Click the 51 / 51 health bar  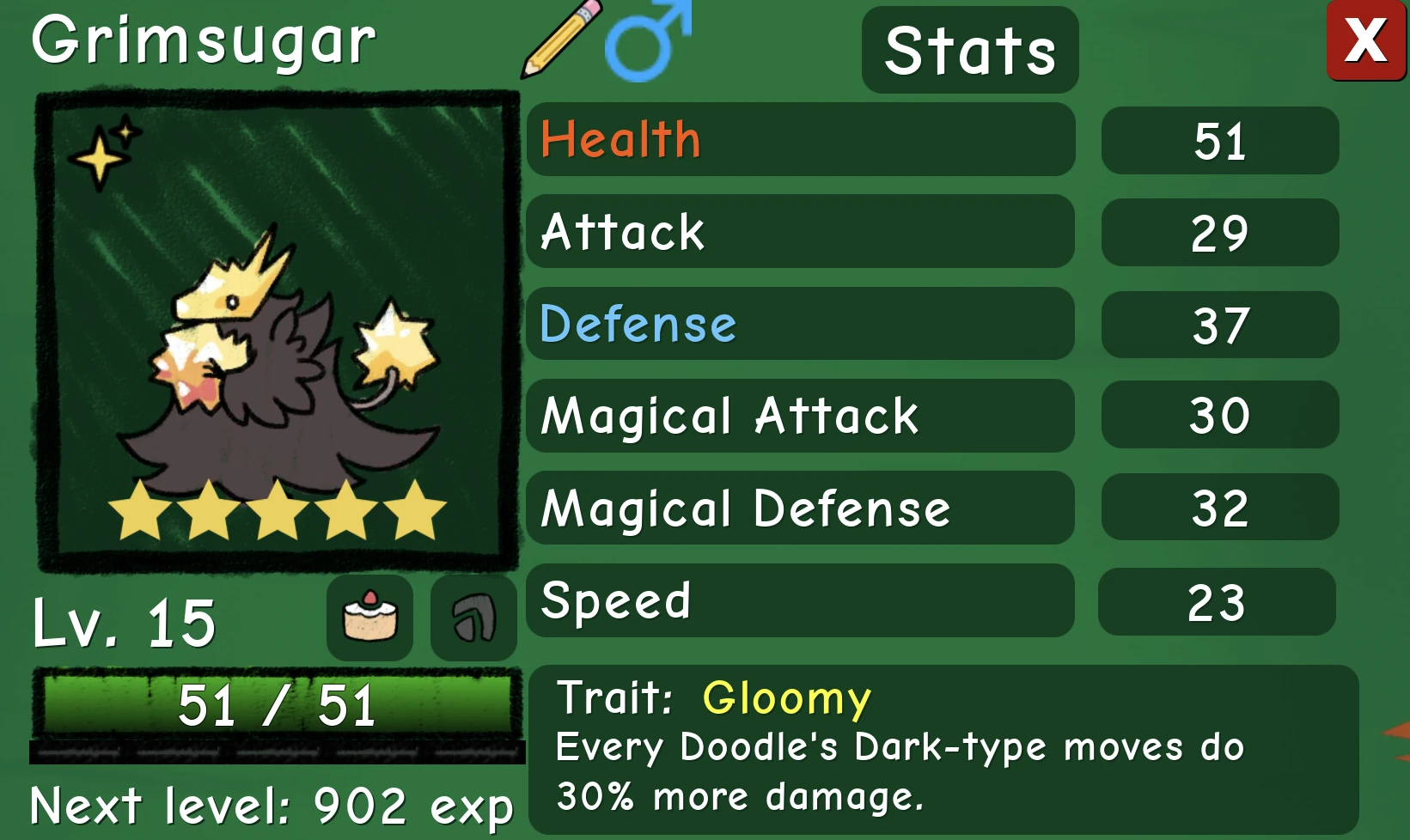(277, 706)
